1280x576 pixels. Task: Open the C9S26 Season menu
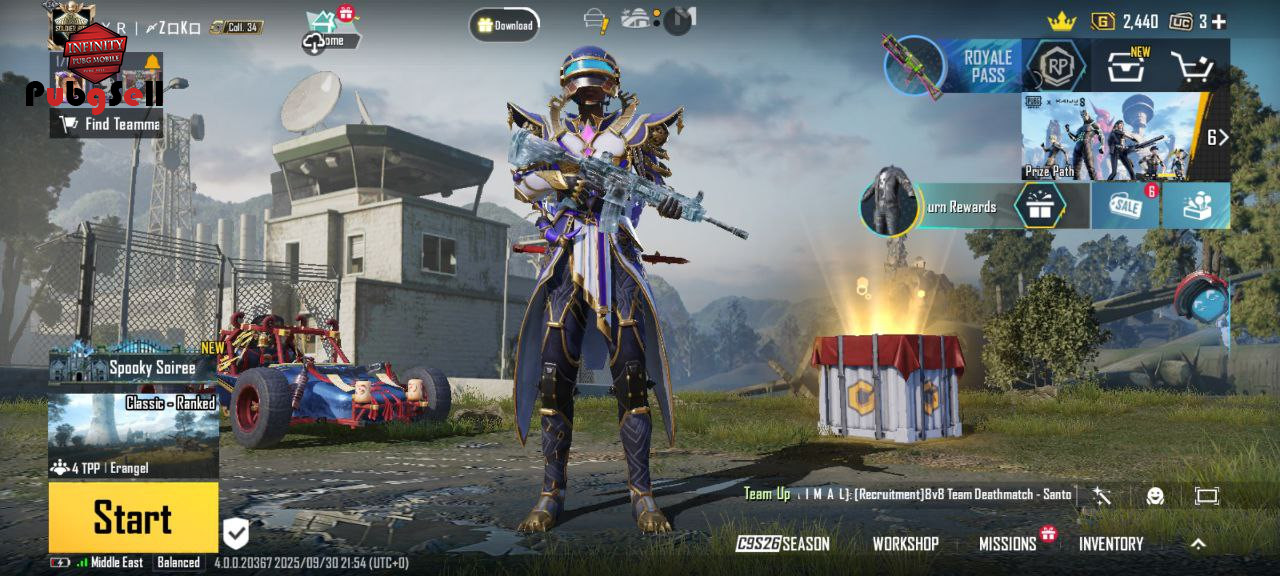(783, 544)
